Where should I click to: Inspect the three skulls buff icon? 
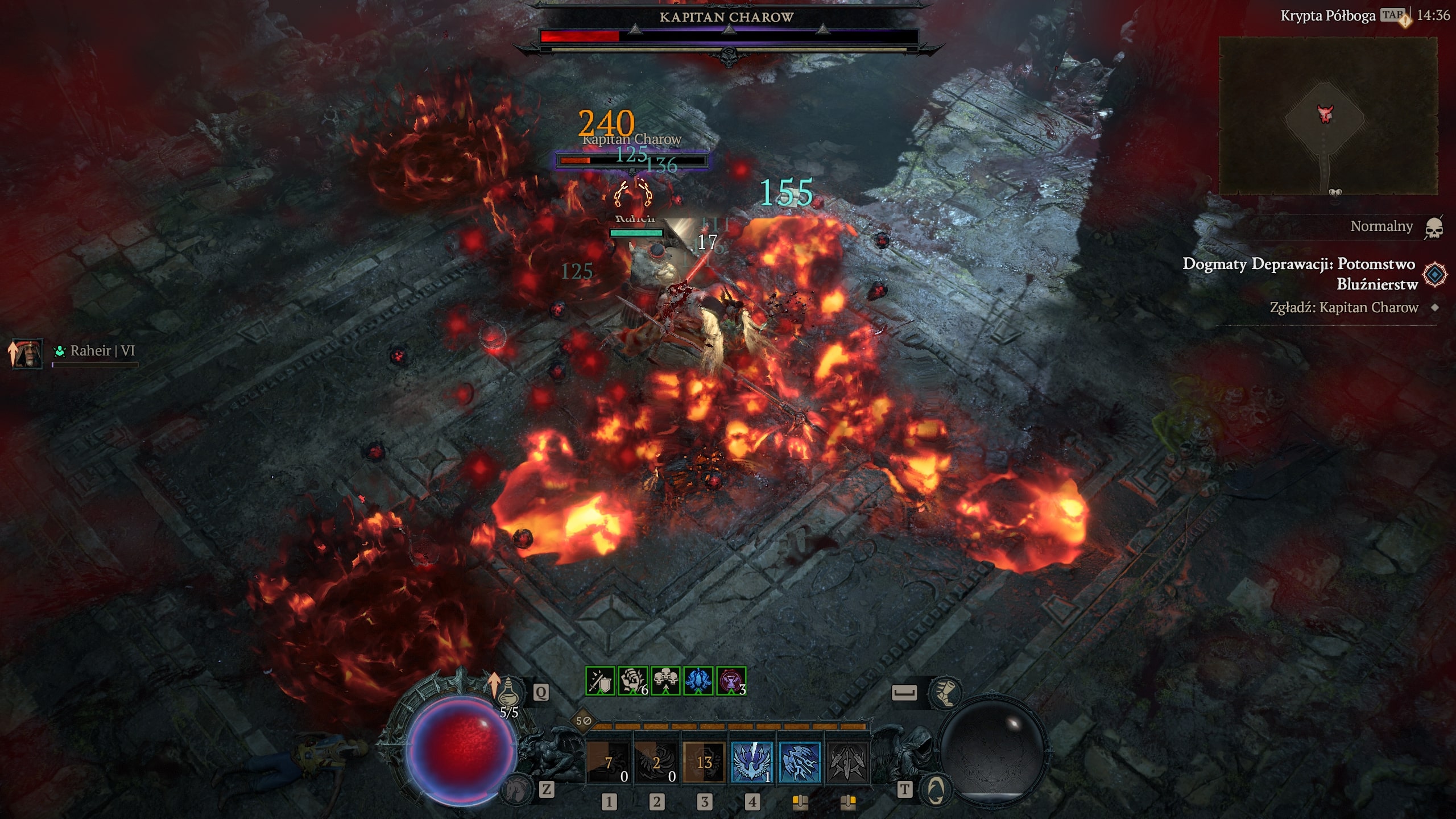point(665,681)
